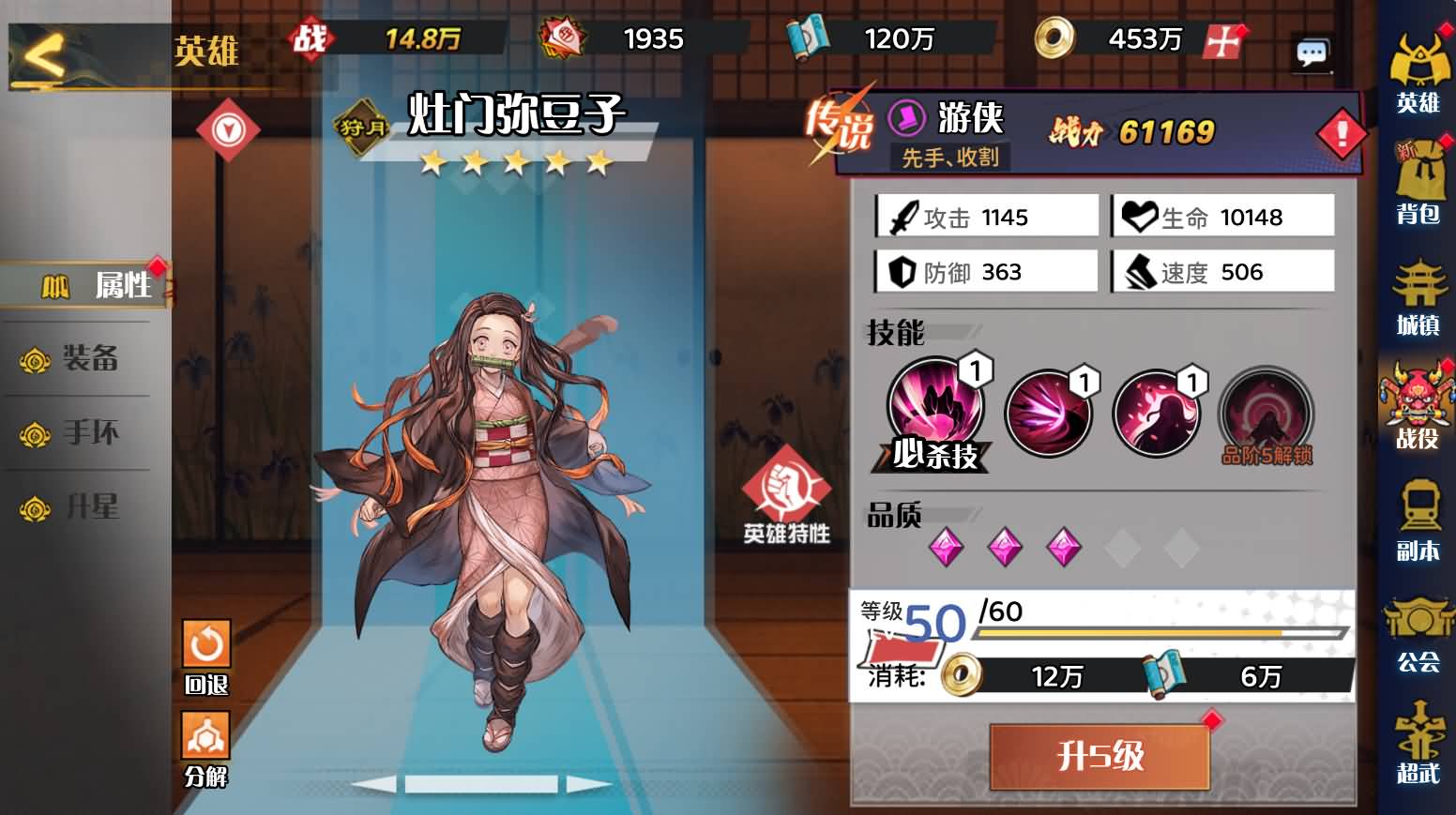Select the 升星 star-up tab
1456x815 pixels.
click(x=88, y=507)
